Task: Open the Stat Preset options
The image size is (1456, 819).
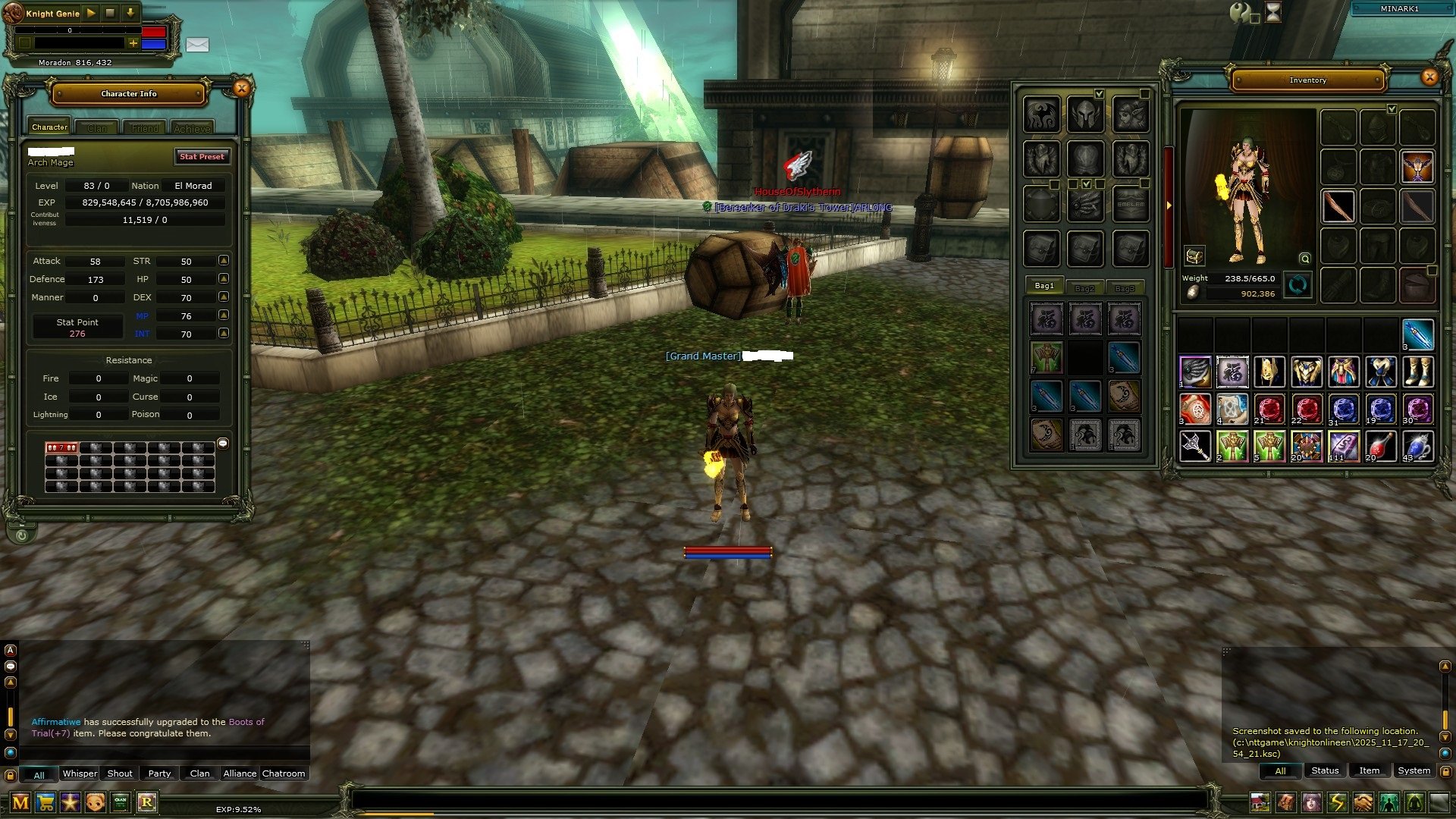Action: pos(202,156)
